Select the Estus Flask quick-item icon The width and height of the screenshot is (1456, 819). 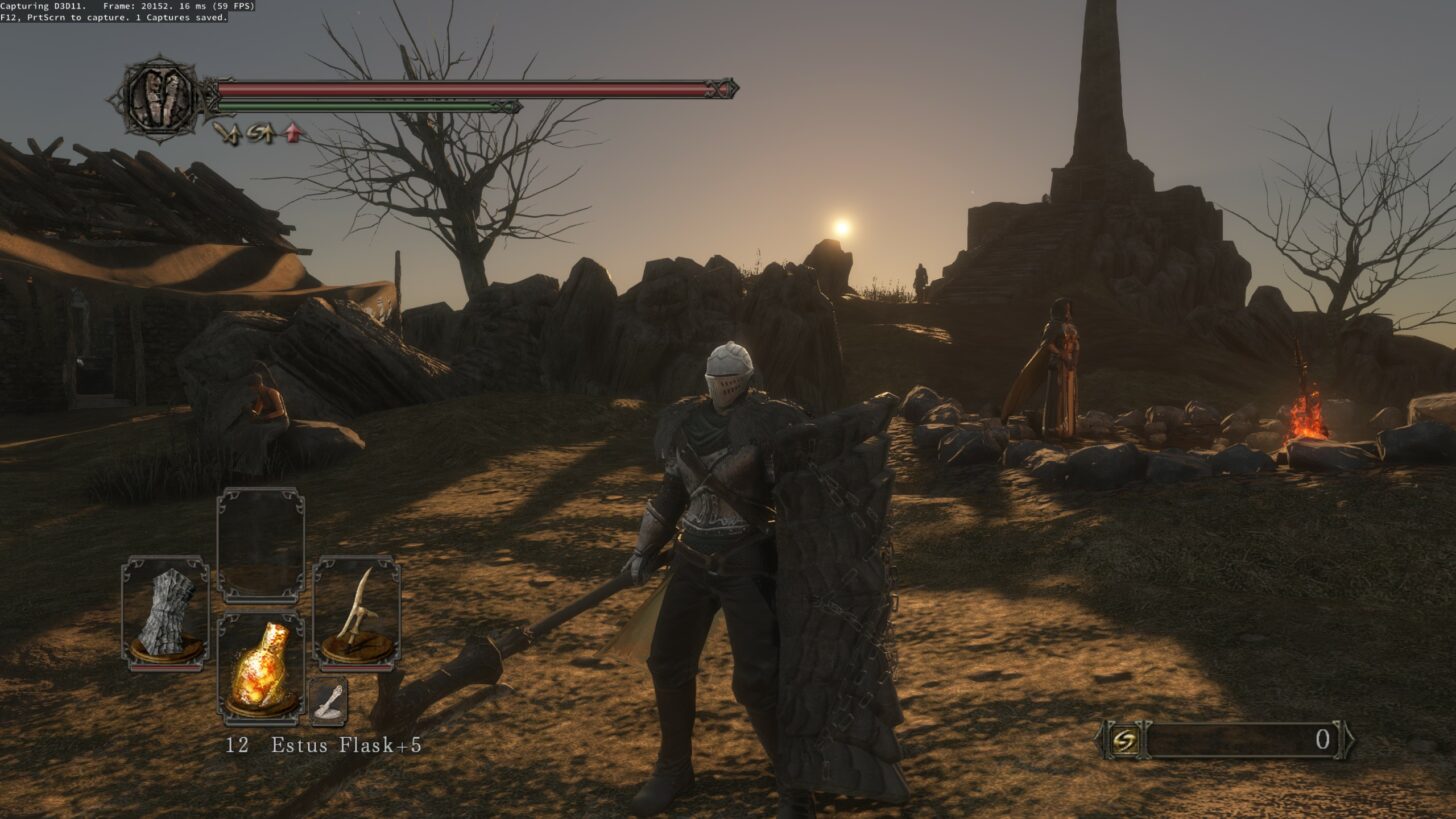click(262, 665)
